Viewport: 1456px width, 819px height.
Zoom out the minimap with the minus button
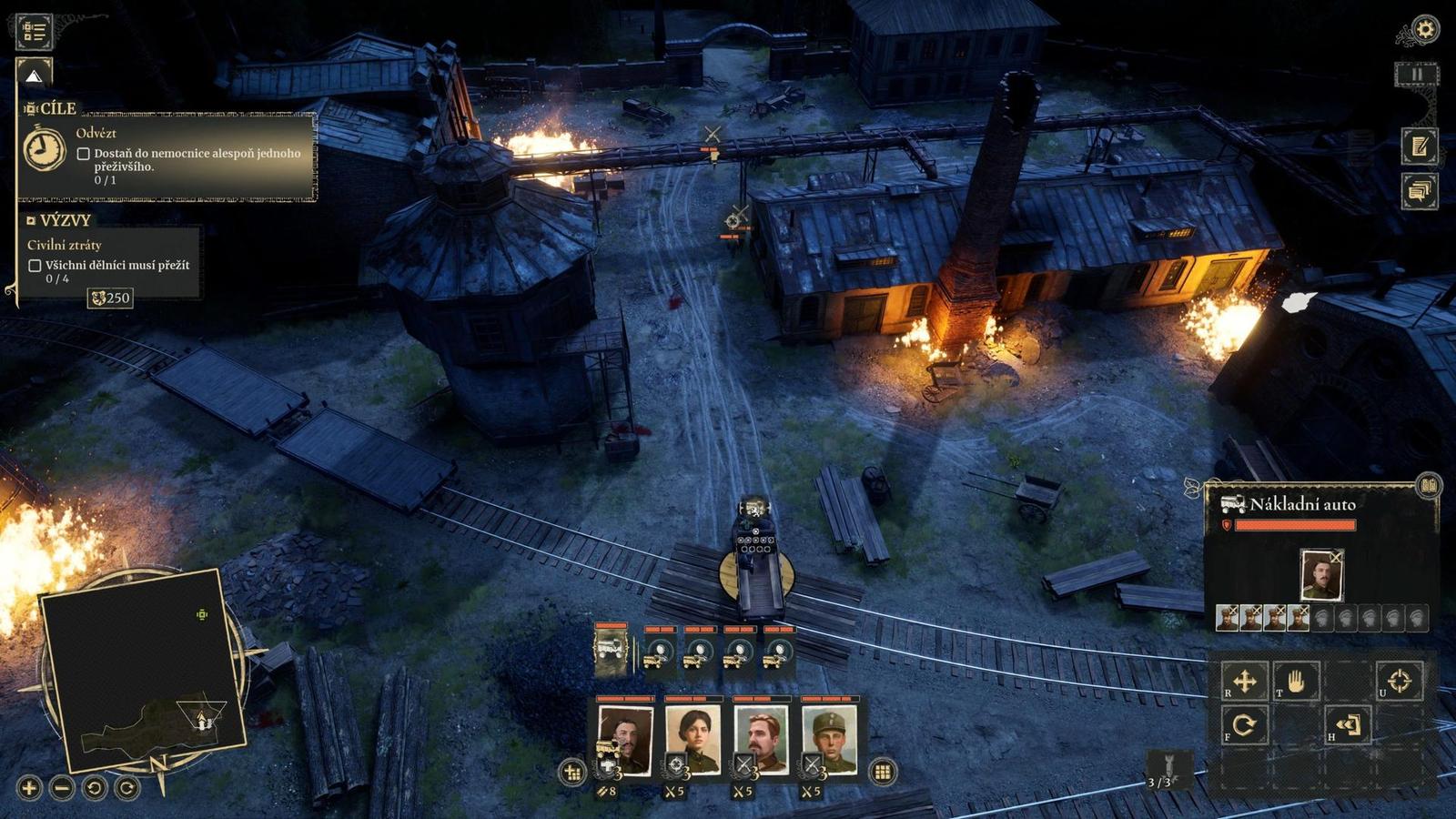[62, 787]
